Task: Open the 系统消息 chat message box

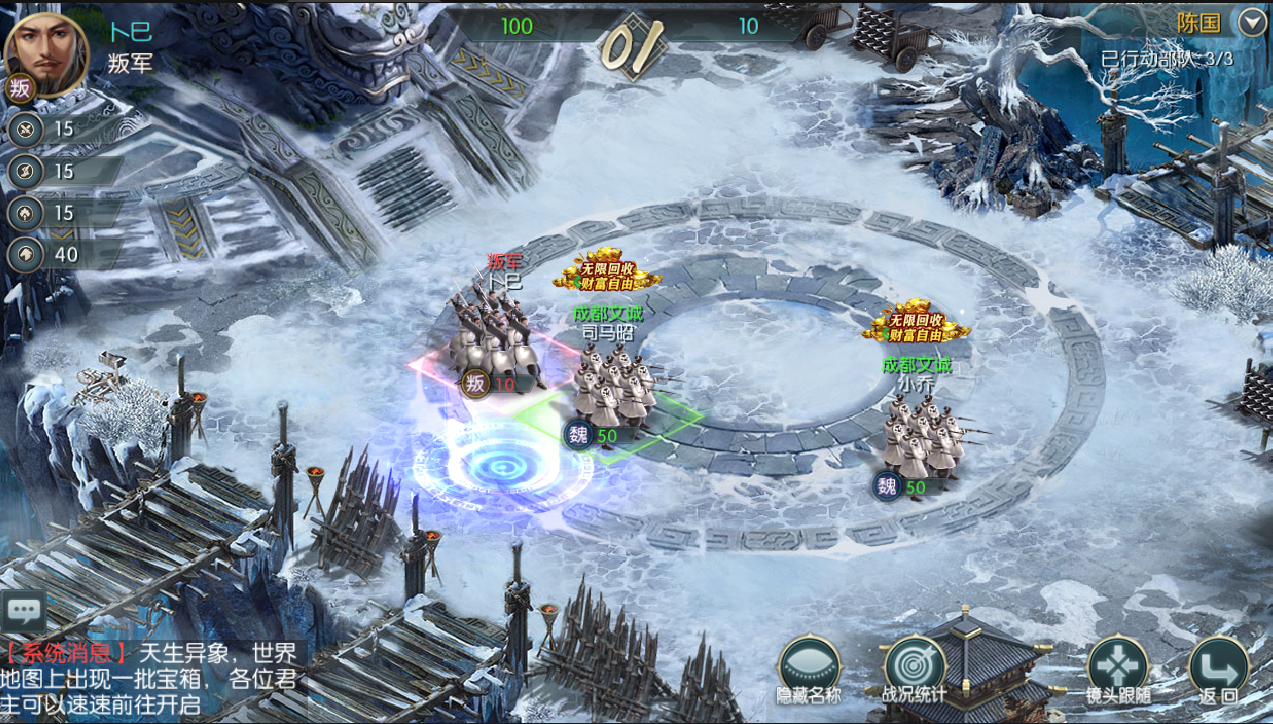Action: pos(150,679)
